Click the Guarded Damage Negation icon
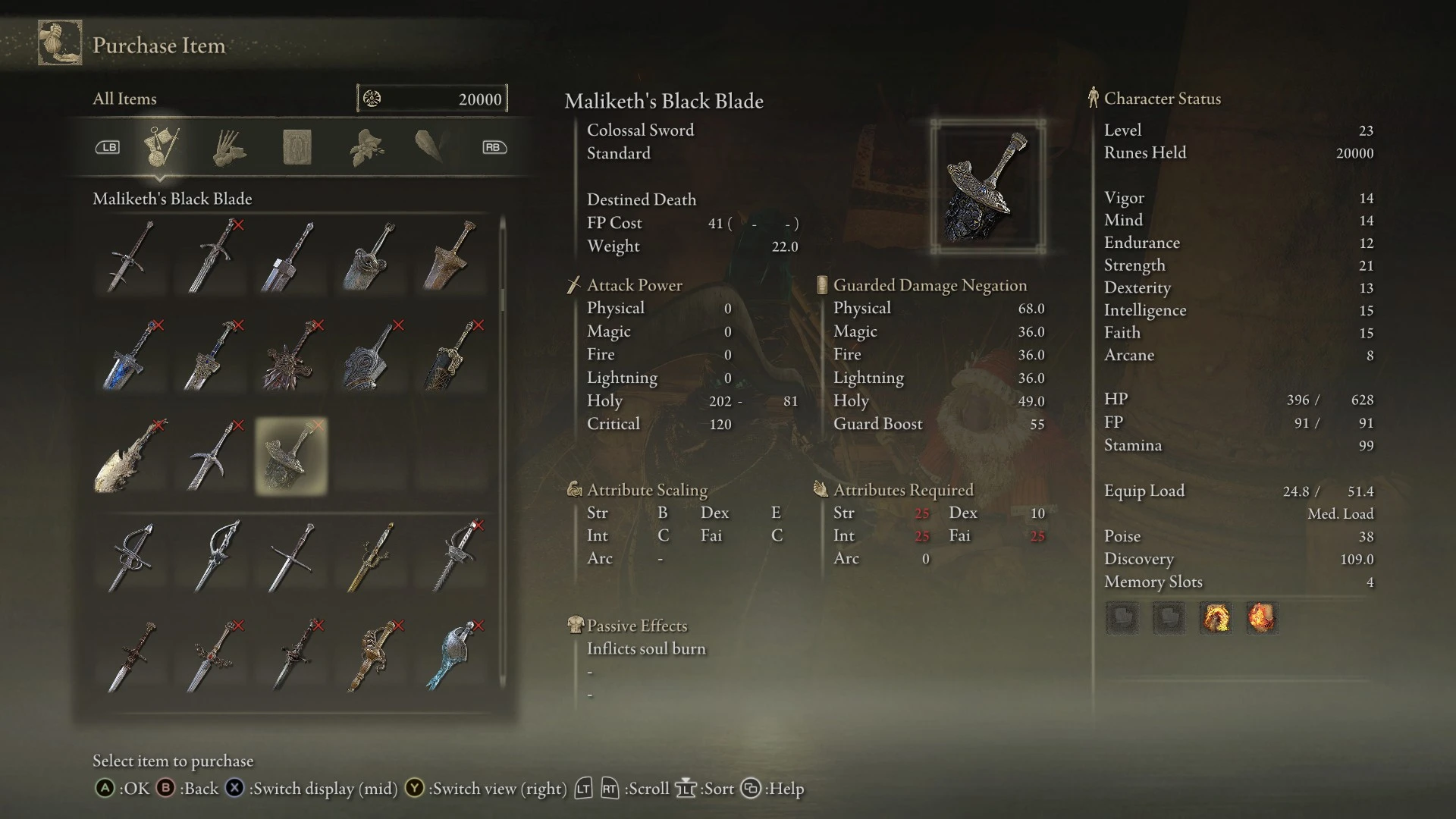 pos(821,285)
